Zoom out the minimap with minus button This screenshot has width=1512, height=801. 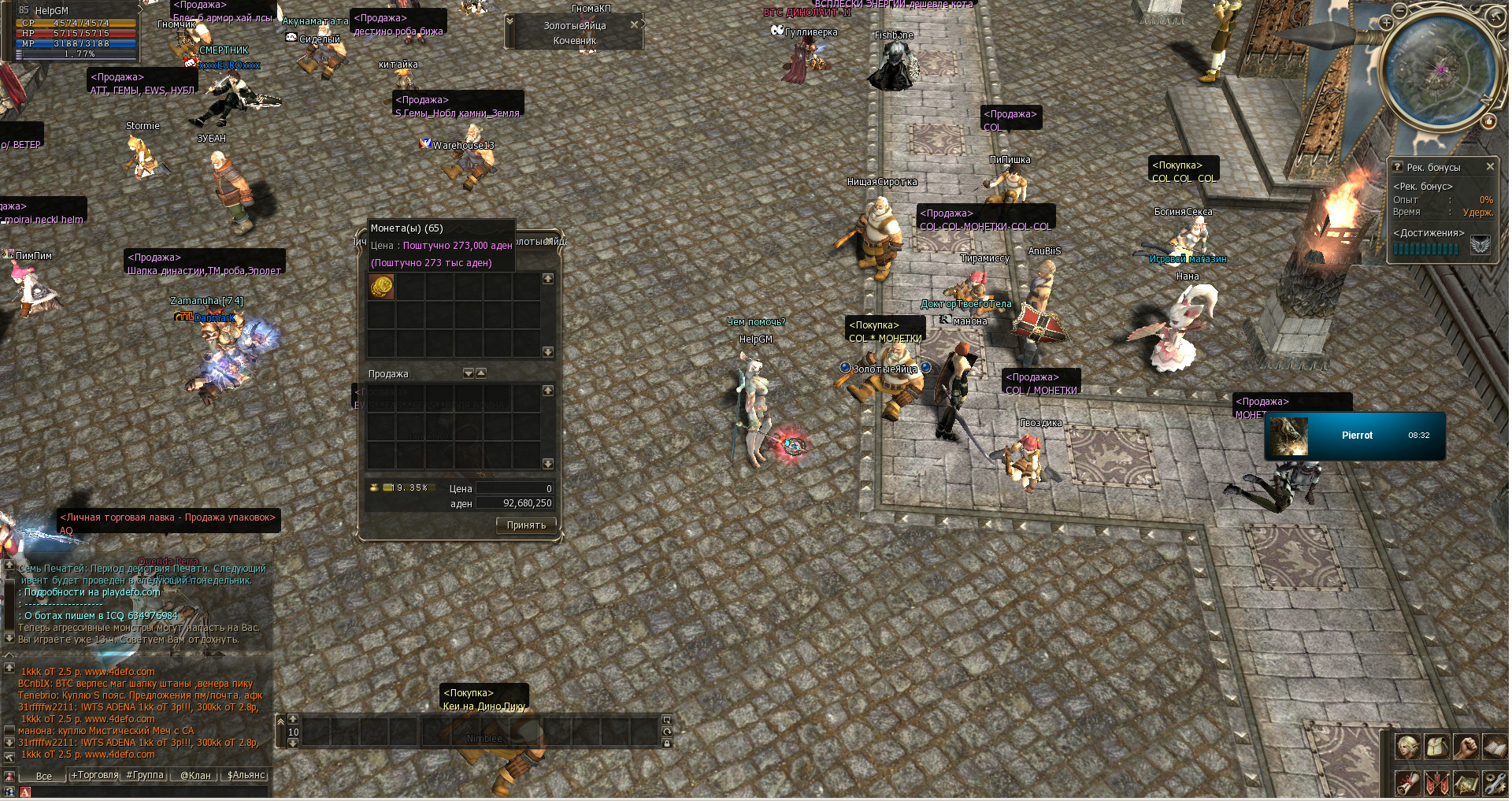[1399, 11]
